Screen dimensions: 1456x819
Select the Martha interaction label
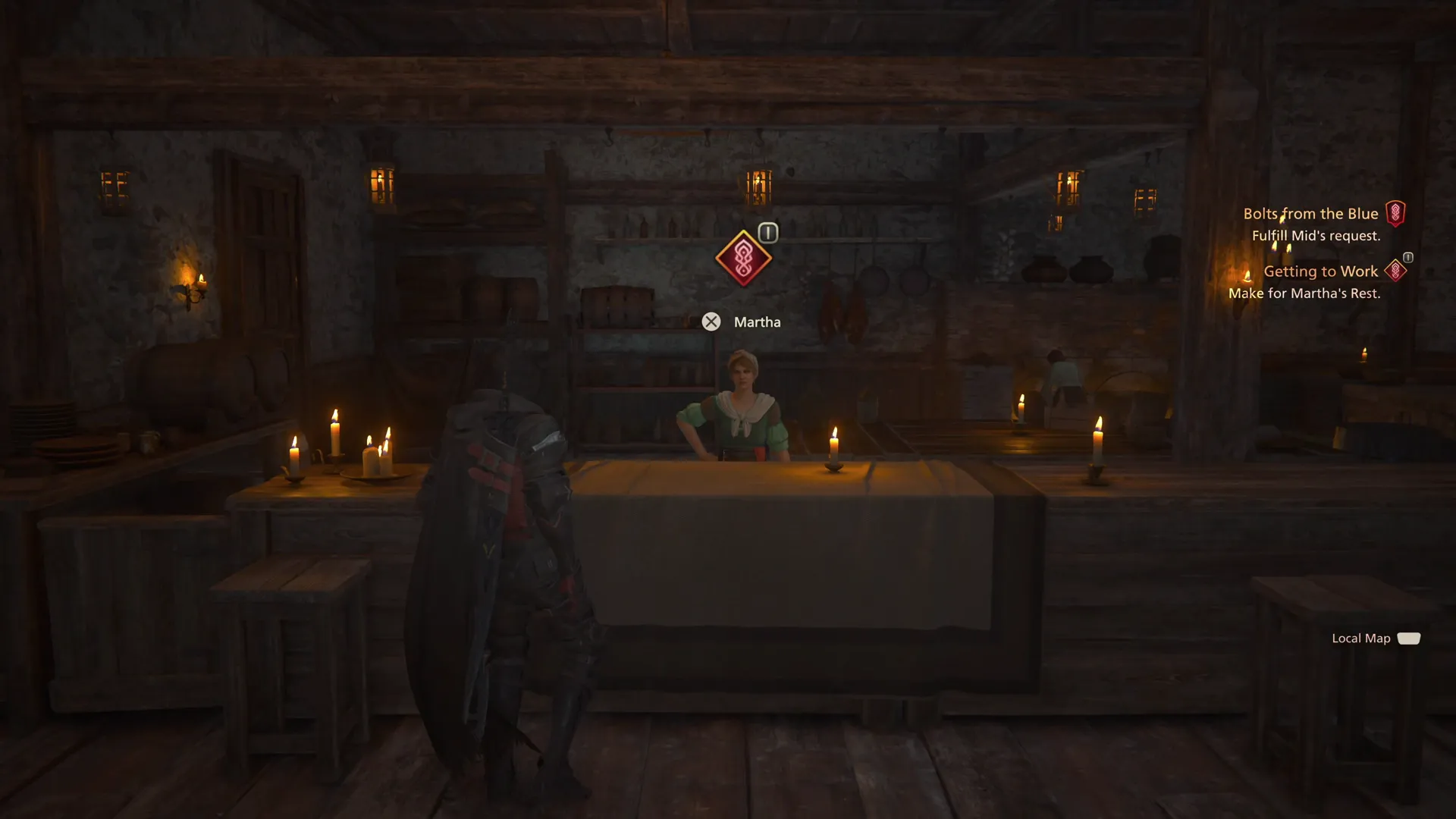point(756,322)
